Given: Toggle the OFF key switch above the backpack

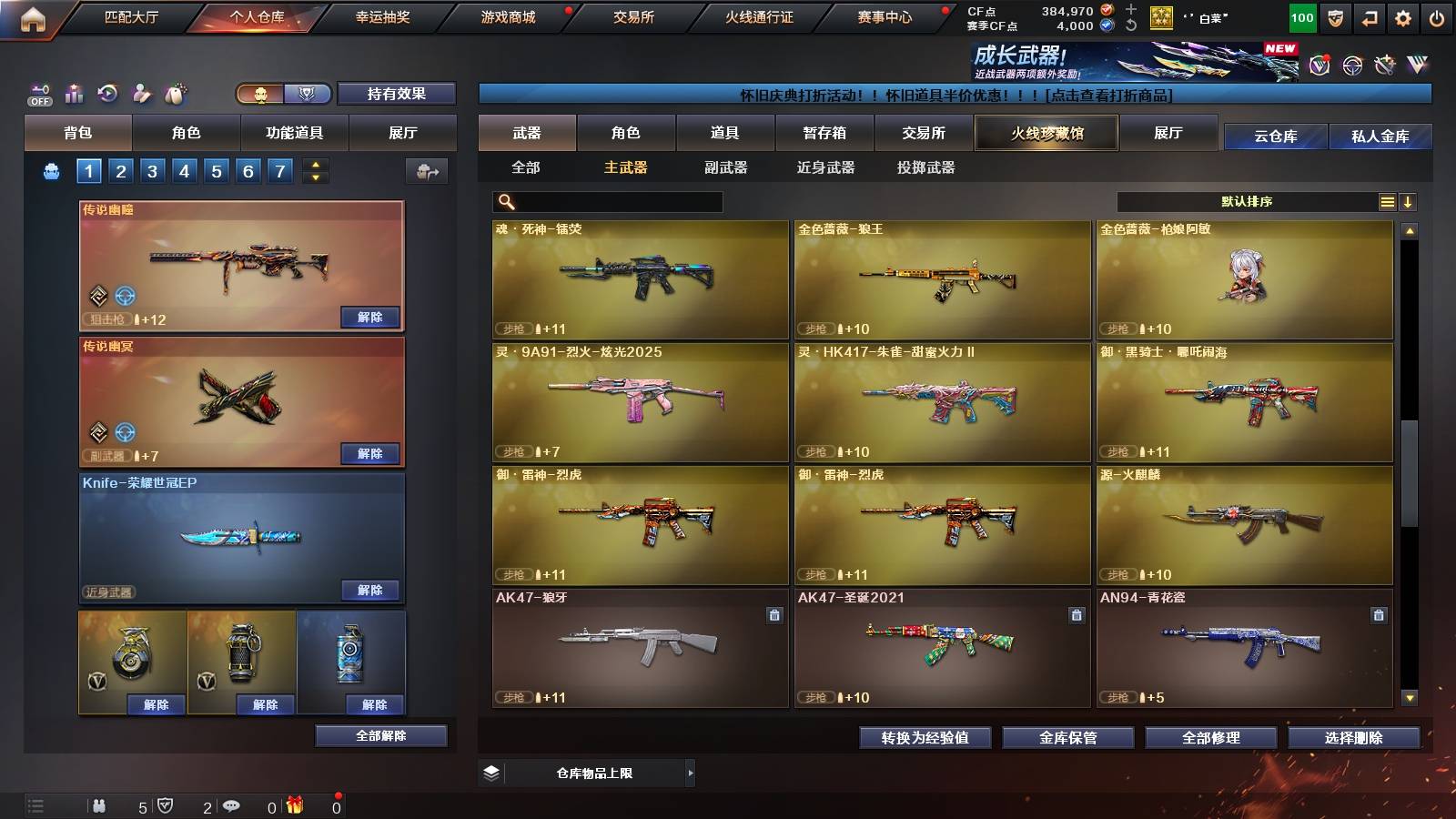Looking at the screenshot, I should coord(38,91).
